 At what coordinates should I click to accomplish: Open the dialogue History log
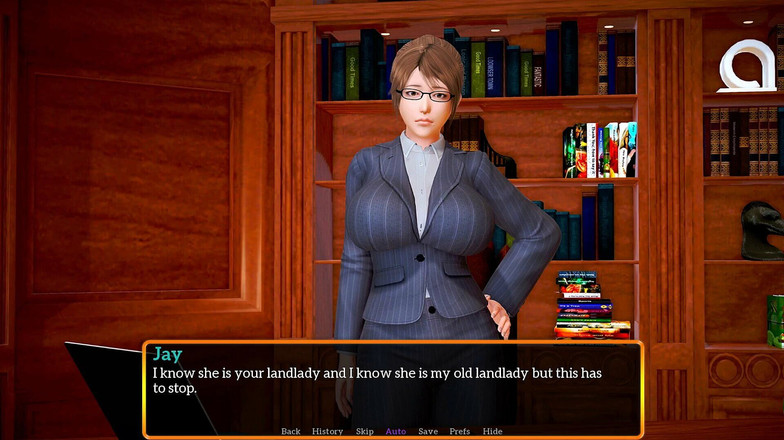point(327,431)
